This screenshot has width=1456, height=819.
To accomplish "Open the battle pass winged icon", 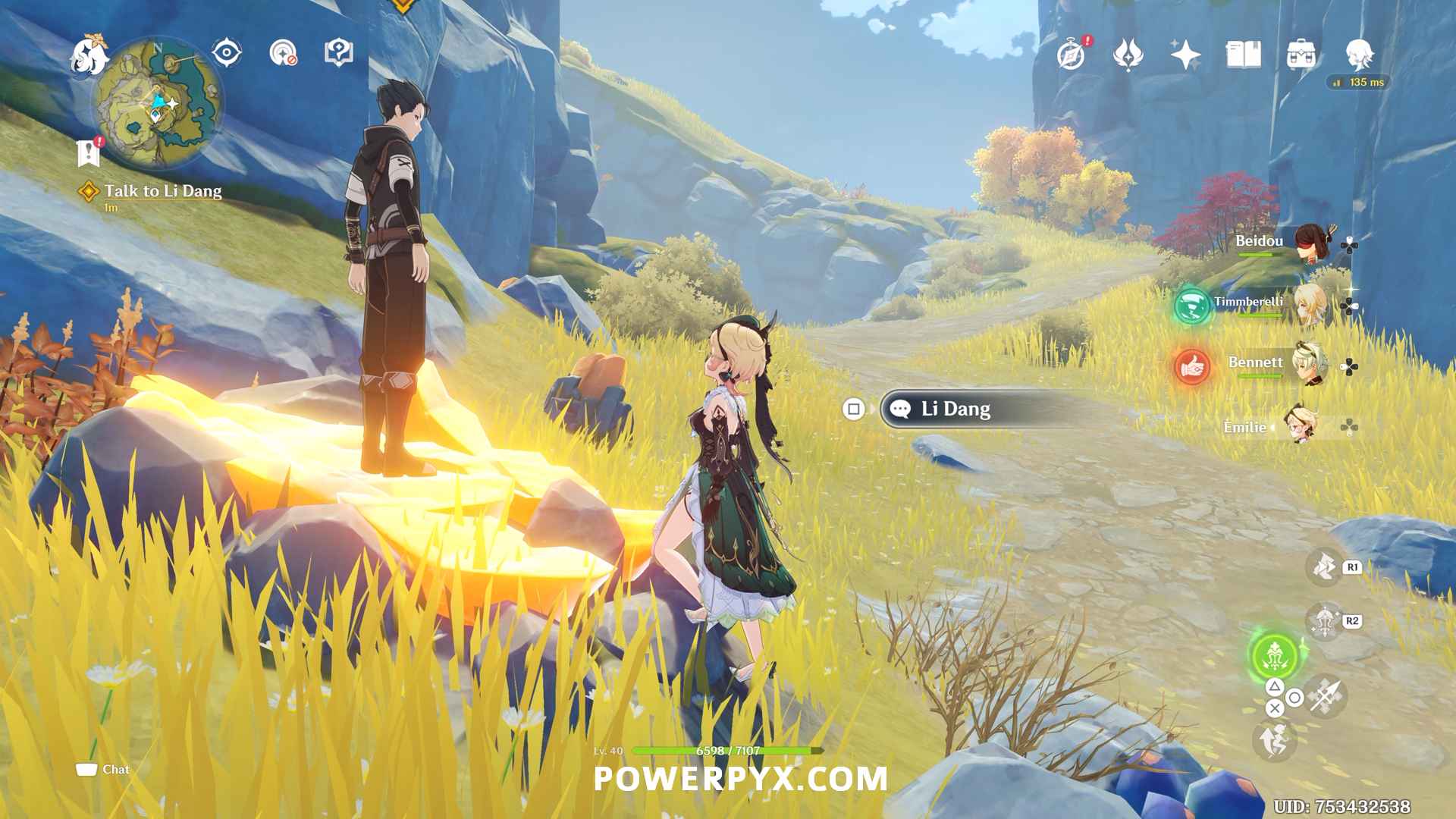I will click(1128, 55).
